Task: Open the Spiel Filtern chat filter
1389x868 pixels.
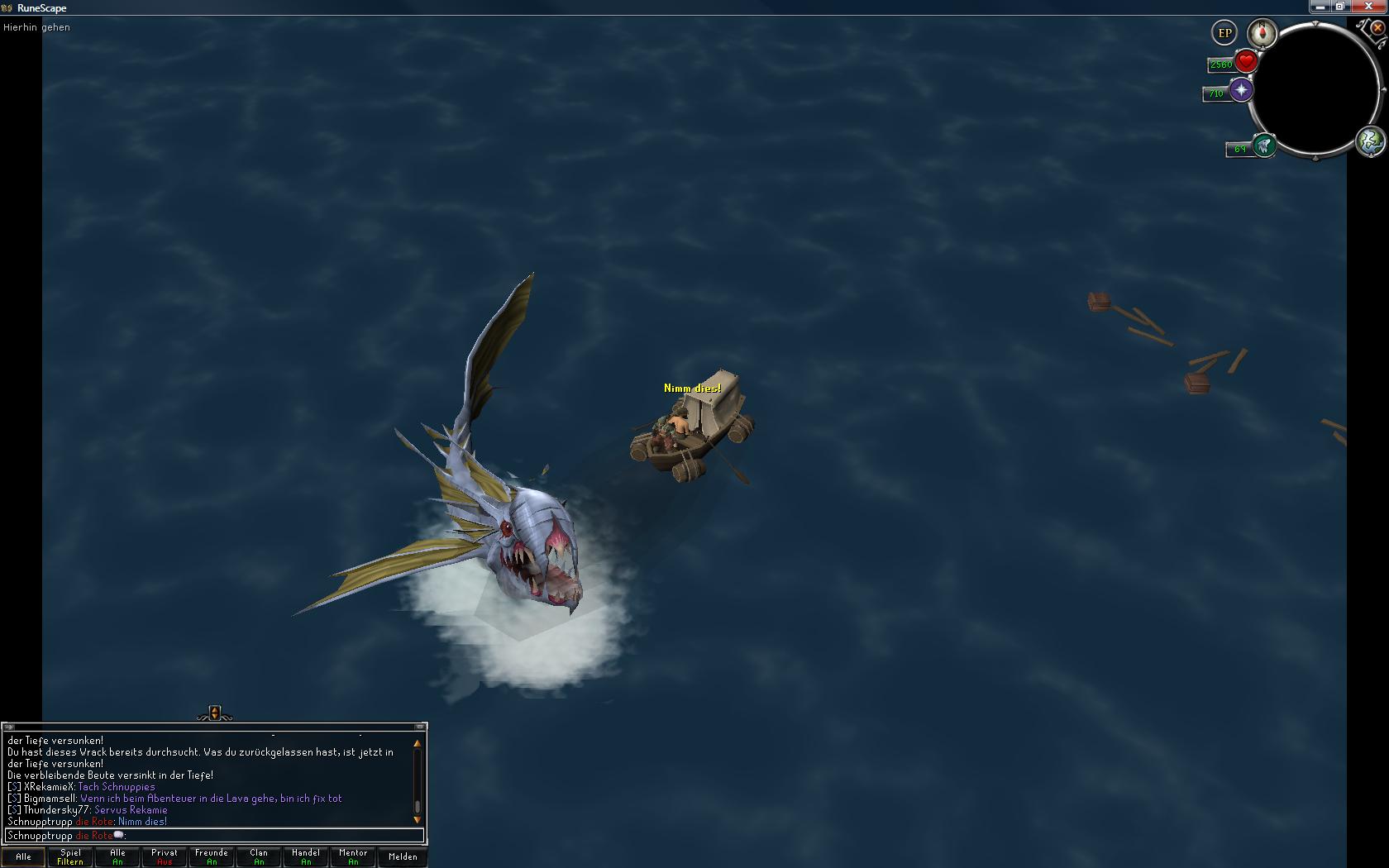Action: pos(70,856)
